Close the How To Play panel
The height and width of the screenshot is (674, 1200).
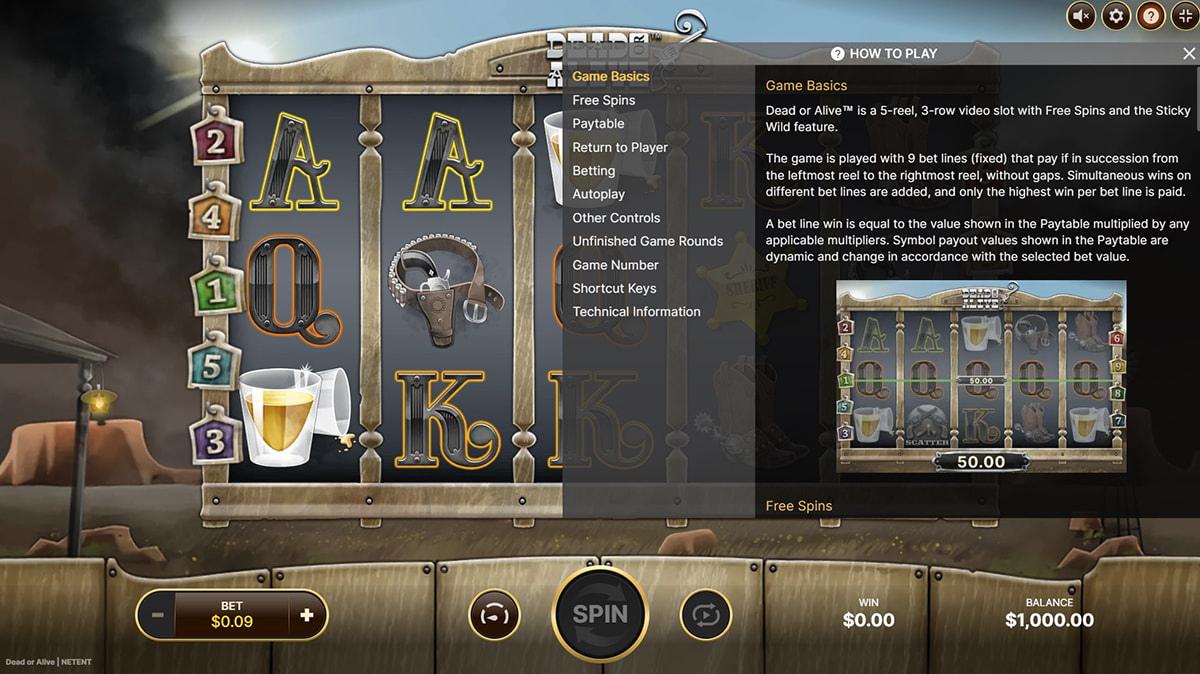click(1188, 54)
